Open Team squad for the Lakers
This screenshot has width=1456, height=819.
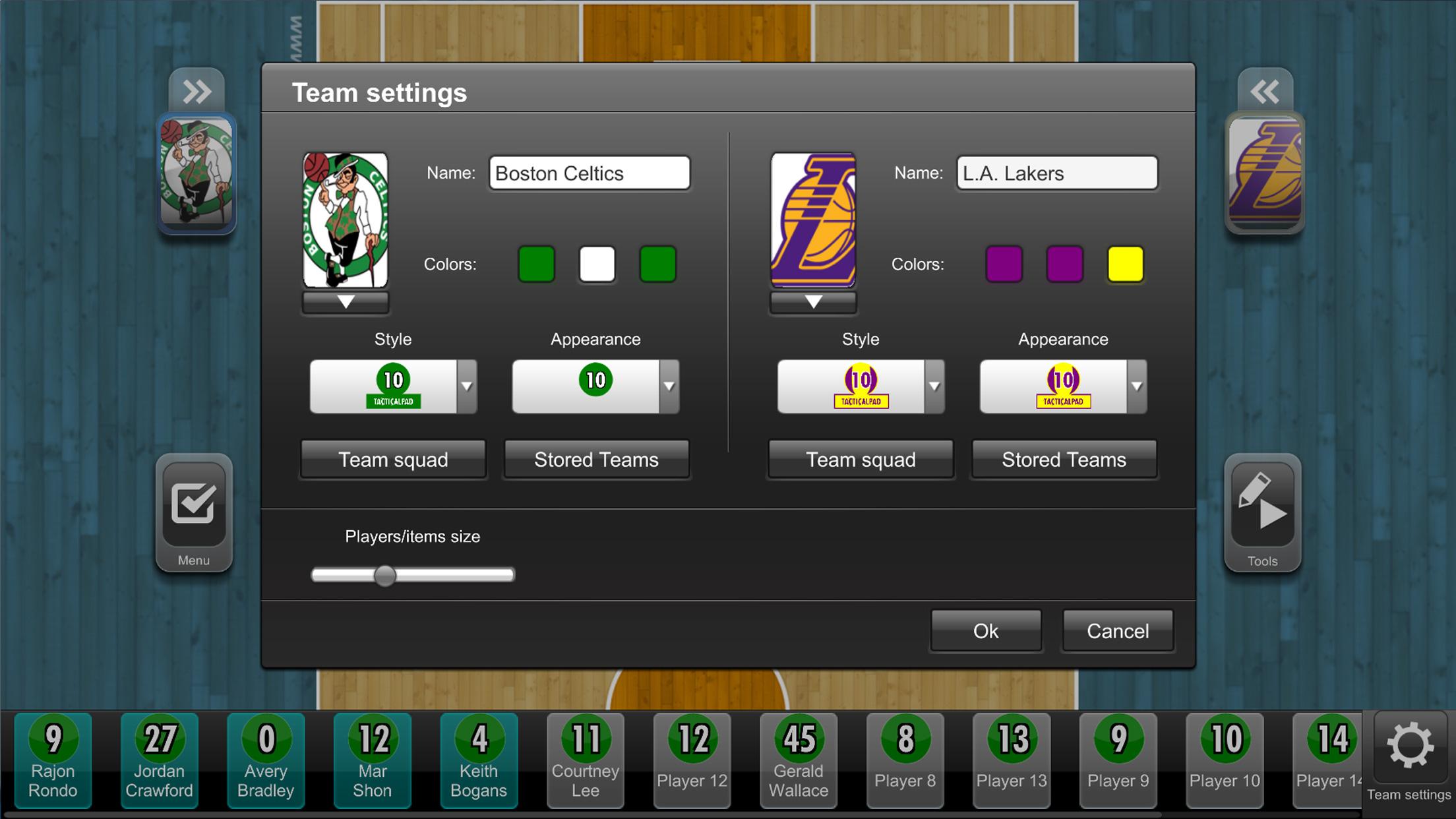click(x=861, y=460)
